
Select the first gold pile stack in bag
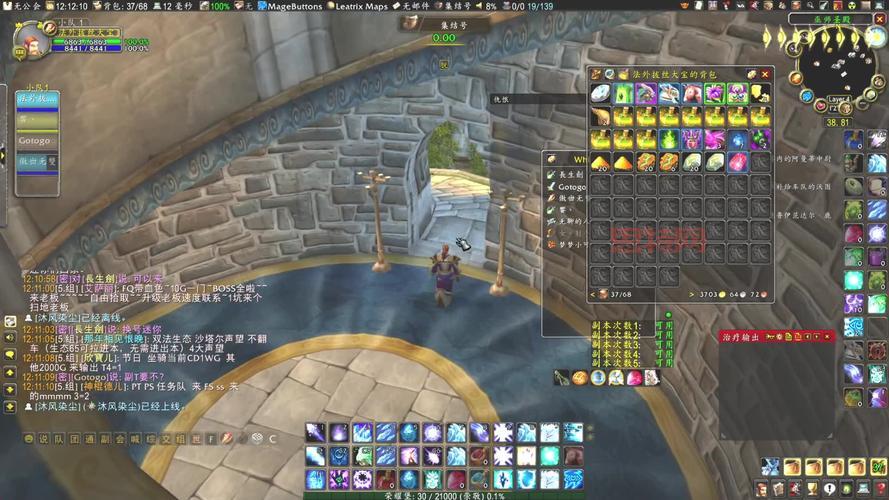click(x=600, y=162)
